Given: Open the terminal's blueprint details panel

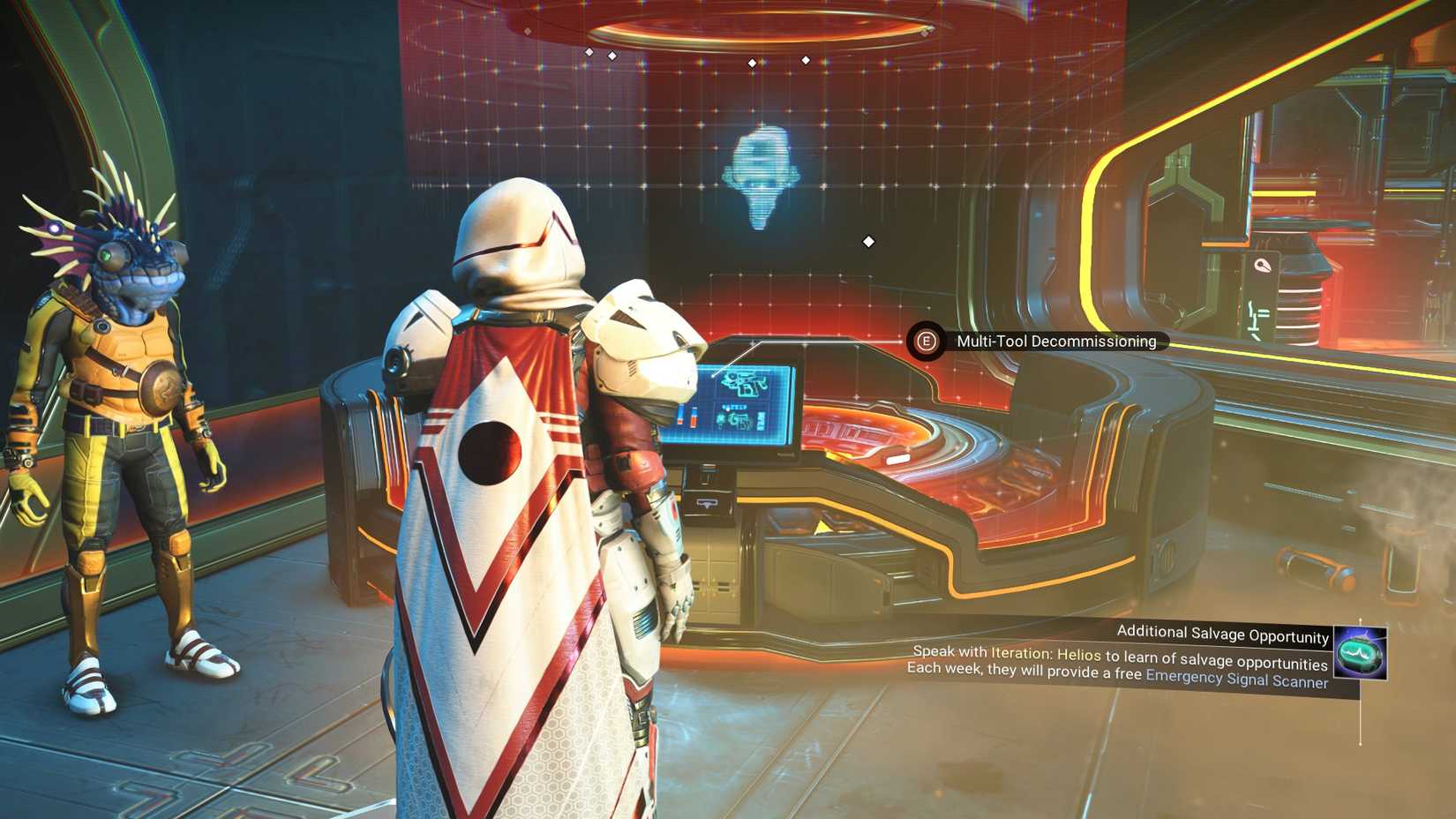Looking at the screenshot, I should click(746, 406).
